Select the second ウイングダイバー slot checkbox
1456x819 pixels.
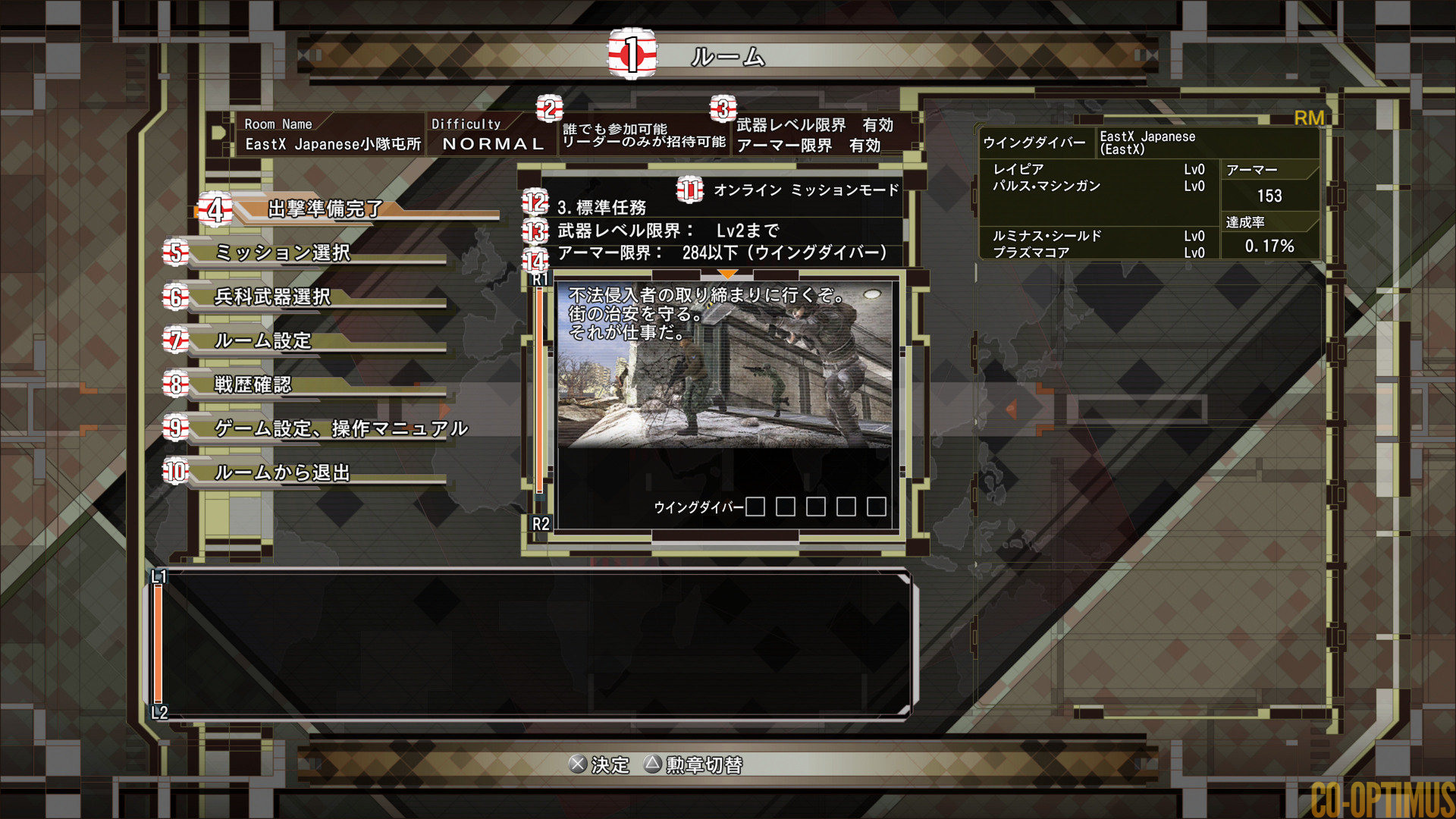(786, 507)
